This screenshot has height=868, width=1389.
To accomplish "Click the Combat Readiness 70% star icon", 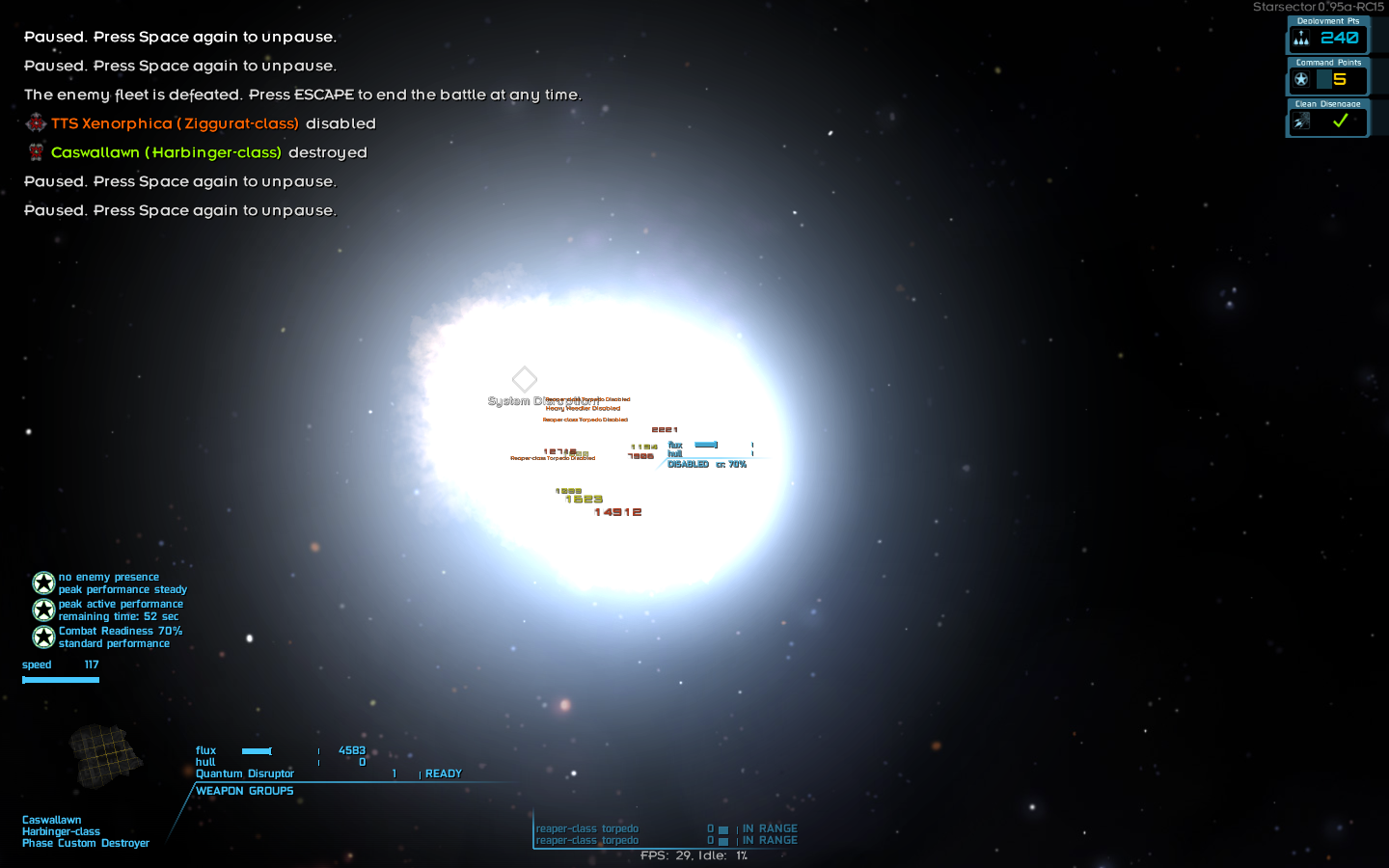I will click(x=43, y=637).
